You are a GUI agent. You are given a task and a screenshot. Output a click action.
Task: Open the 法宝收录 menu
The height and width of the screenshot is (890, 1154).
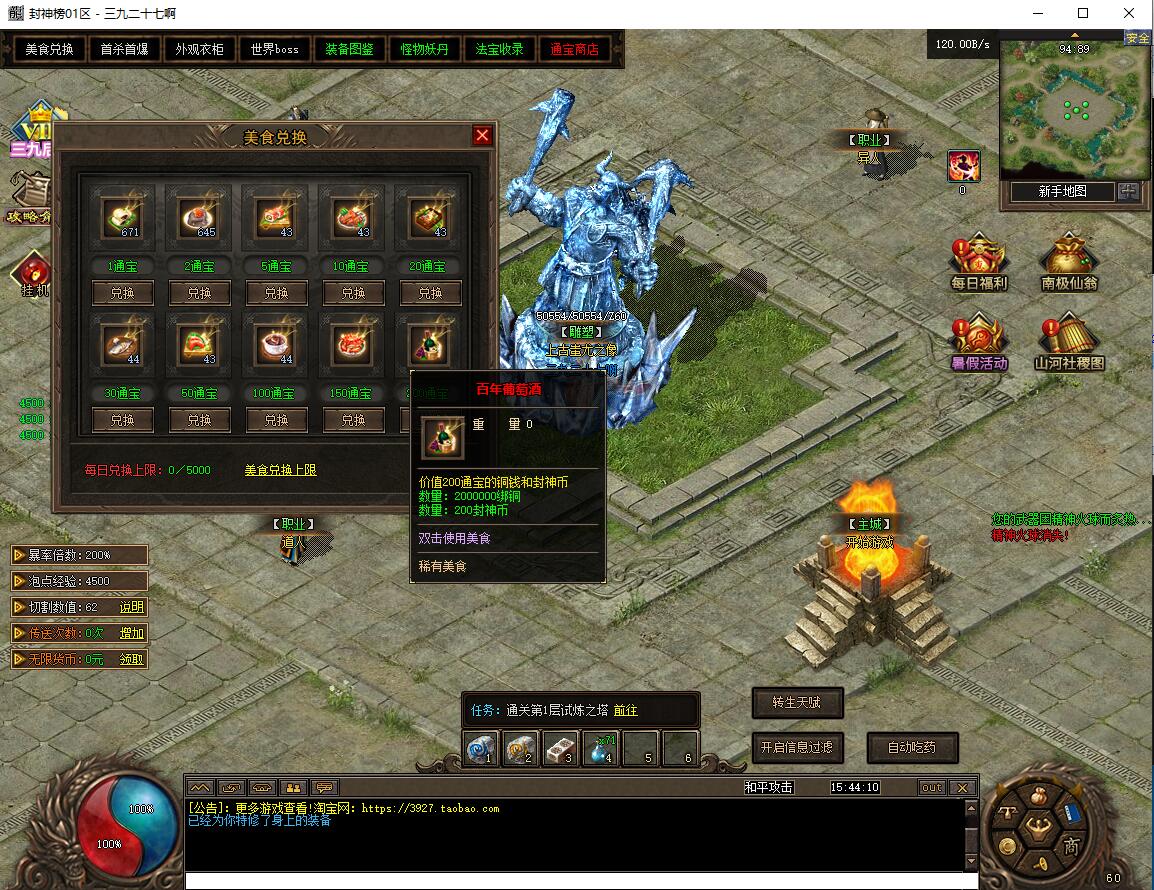click(x=499, y=49)
